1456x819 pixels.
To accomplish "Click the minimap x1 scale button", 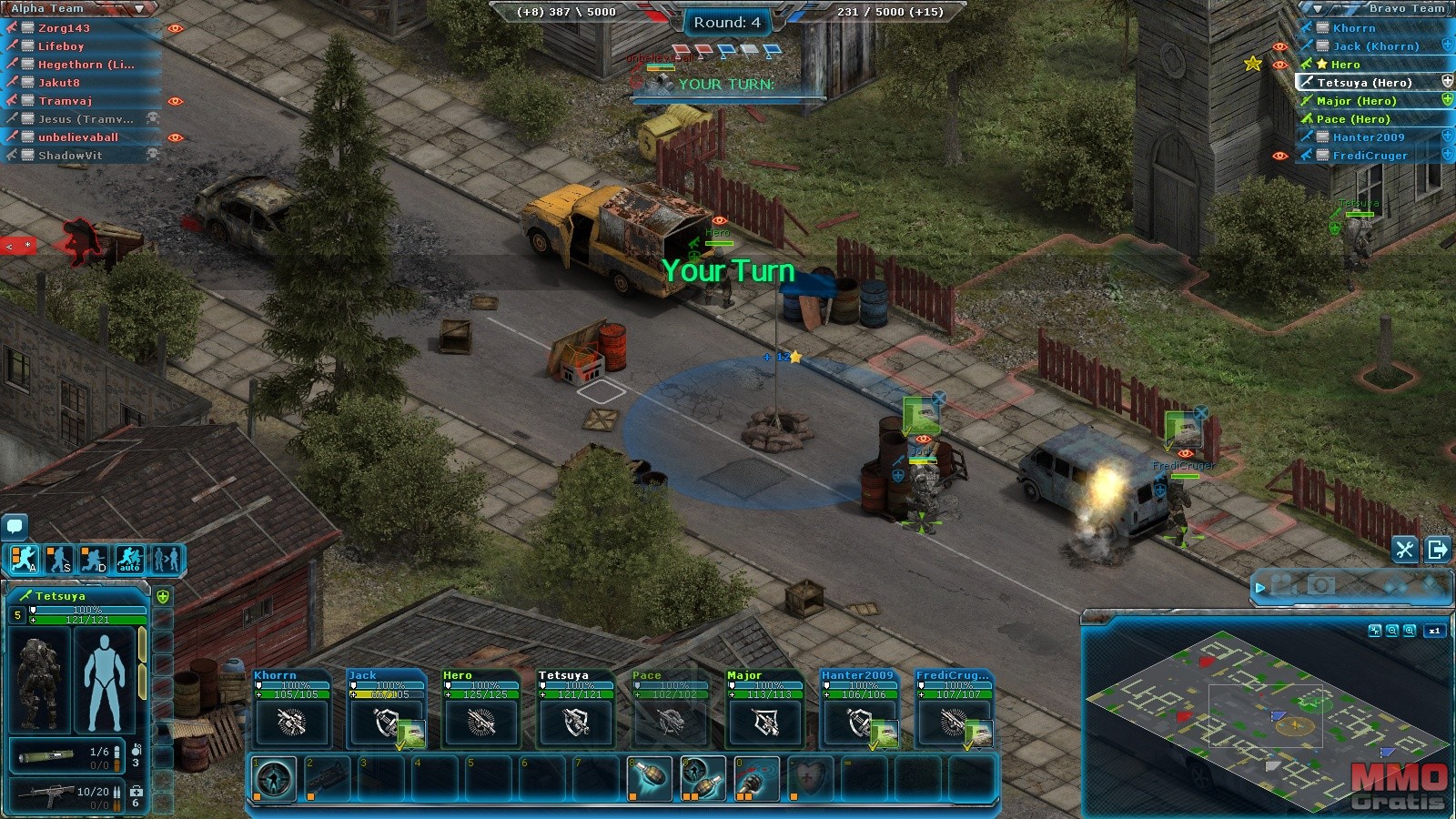I will (1434, 630).
